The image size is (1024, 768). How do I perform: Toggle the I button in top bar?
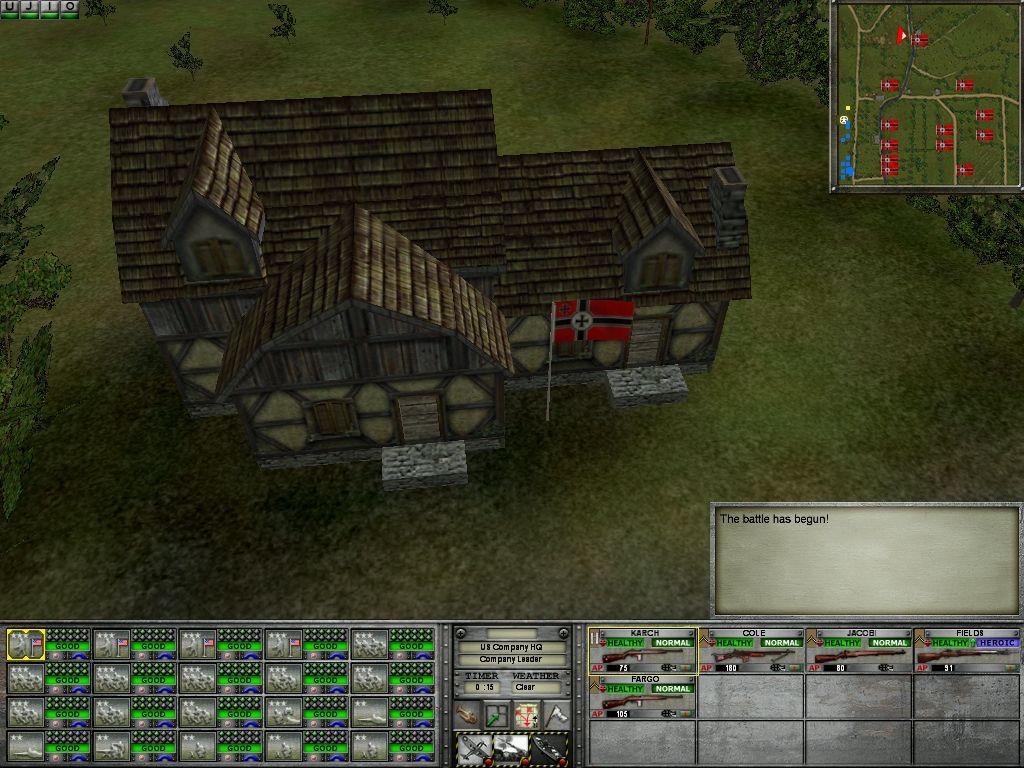[x=49, y=7]
